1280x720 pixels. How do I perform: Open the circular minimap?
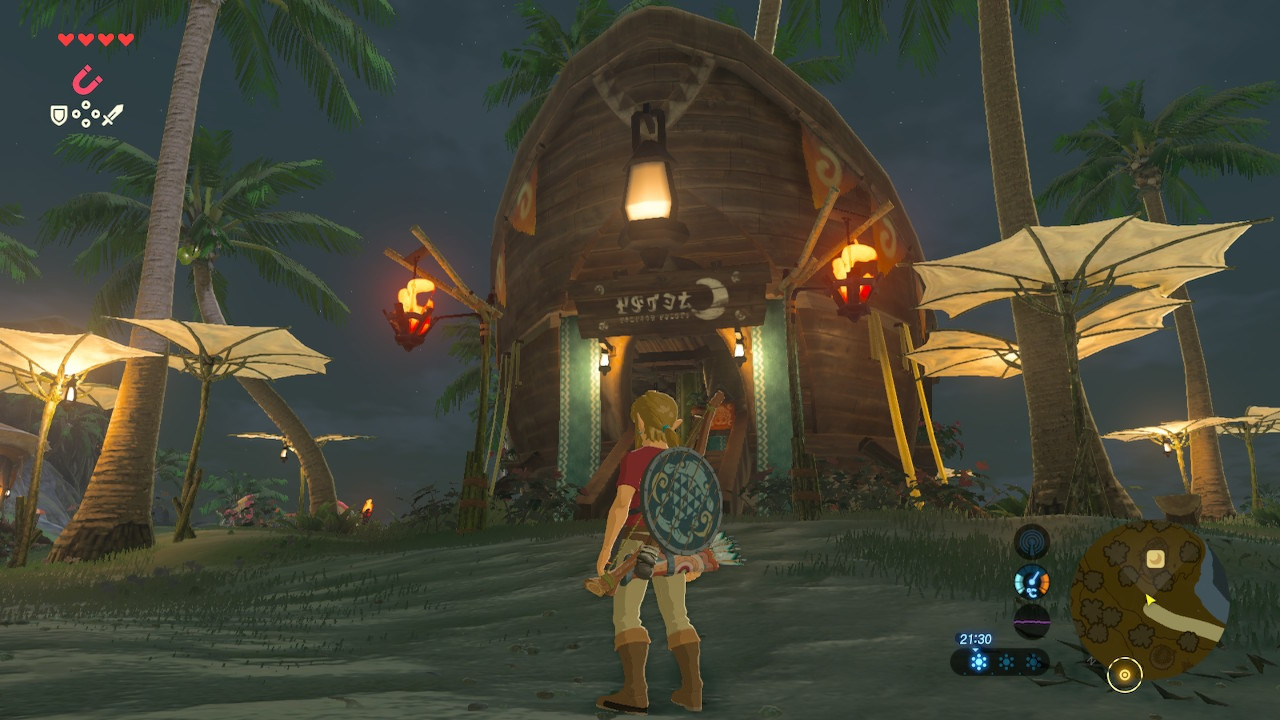1148,598
